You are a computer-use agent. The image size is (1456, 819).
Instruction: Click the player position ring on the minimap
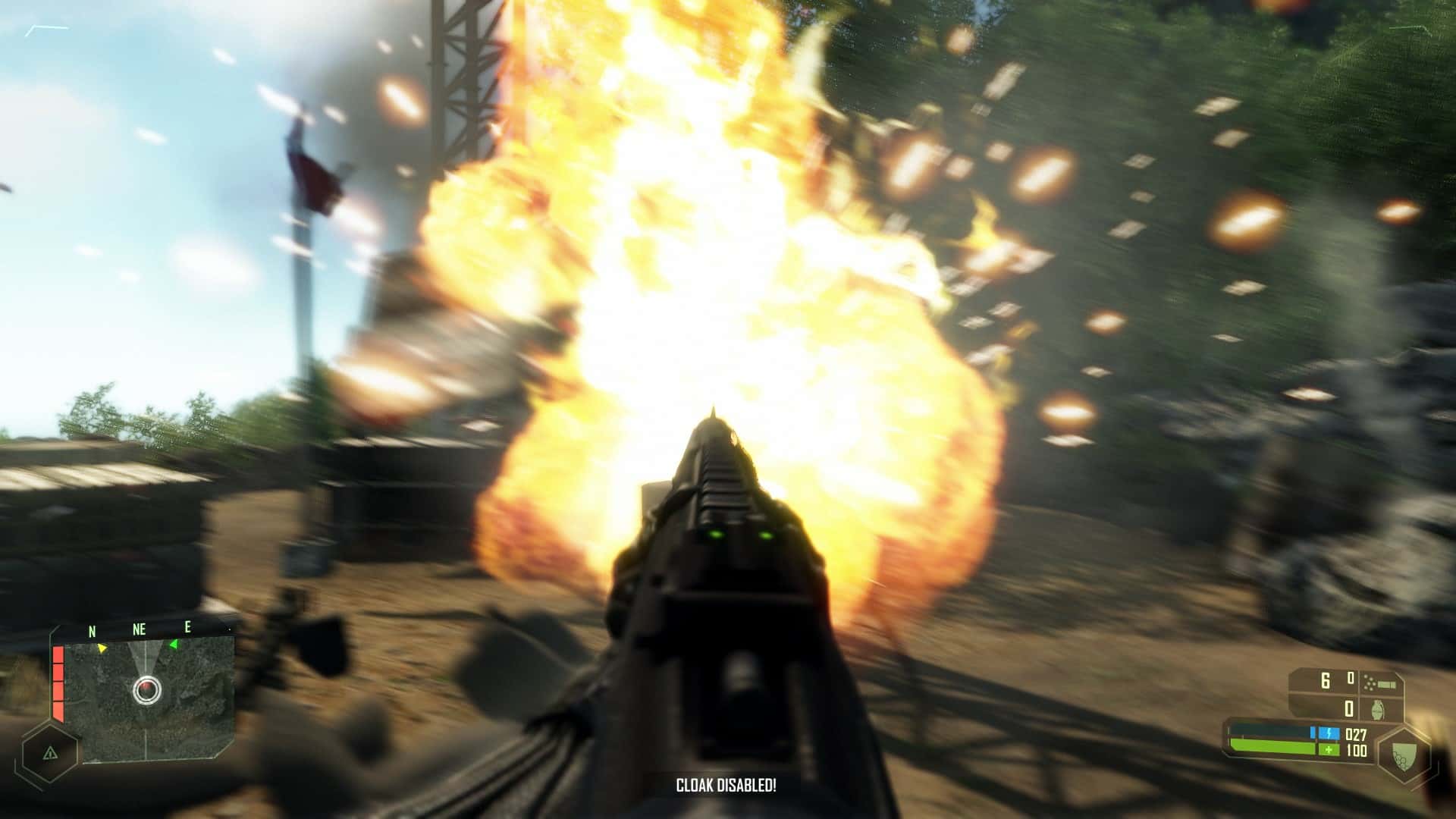pos(147,689)
